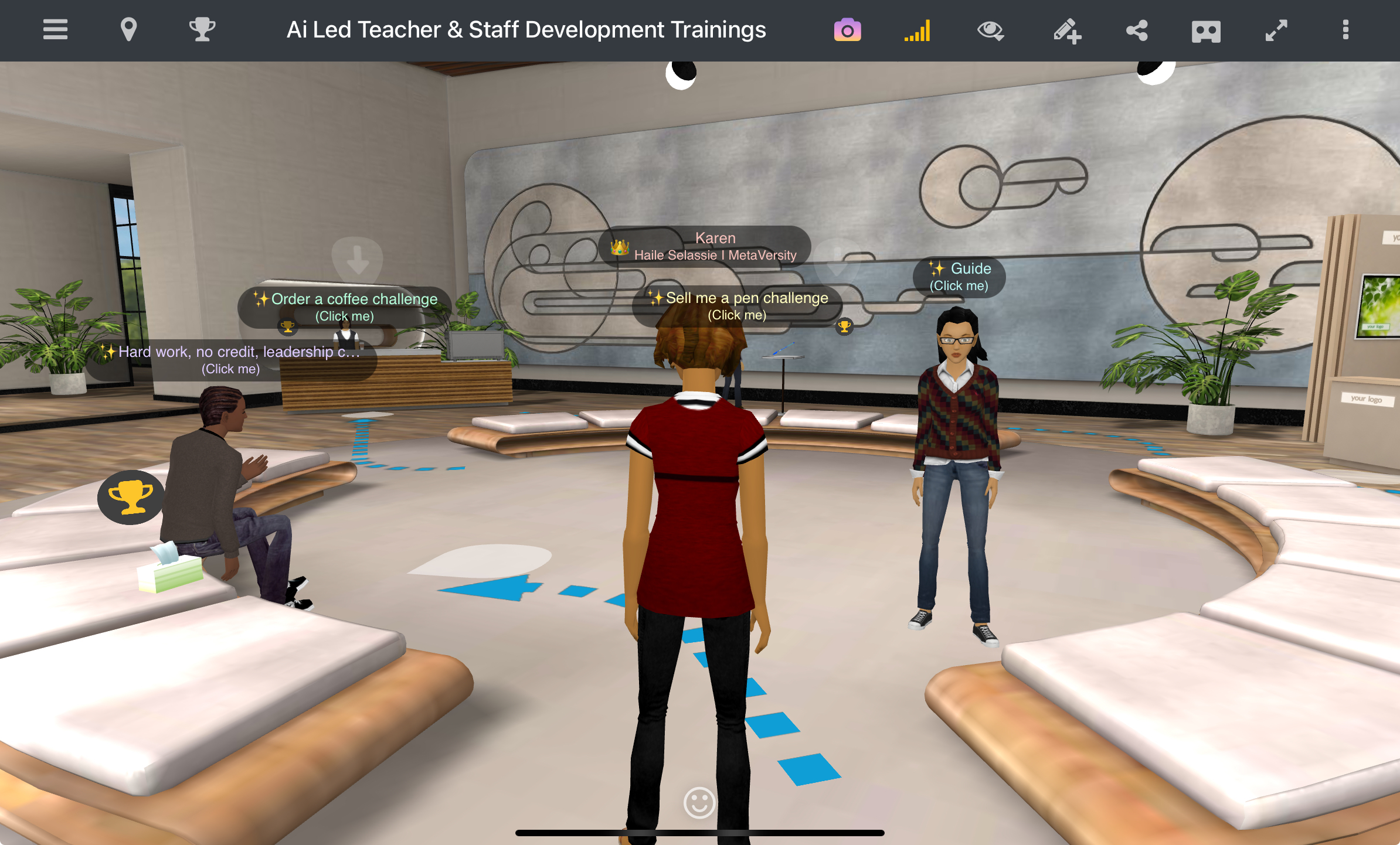Take a screenshot with the camera icon

coord(847,30)
